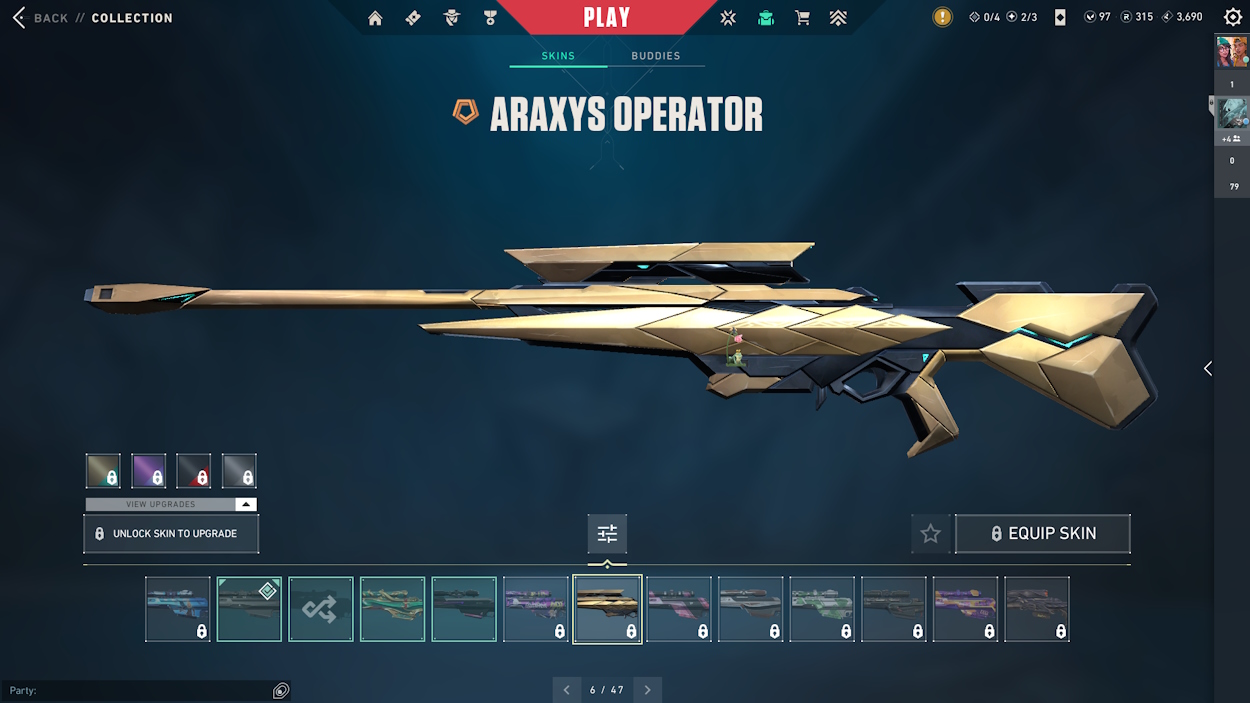Choose the gold Araxys Operator thumbnail

tap(607, 609)
